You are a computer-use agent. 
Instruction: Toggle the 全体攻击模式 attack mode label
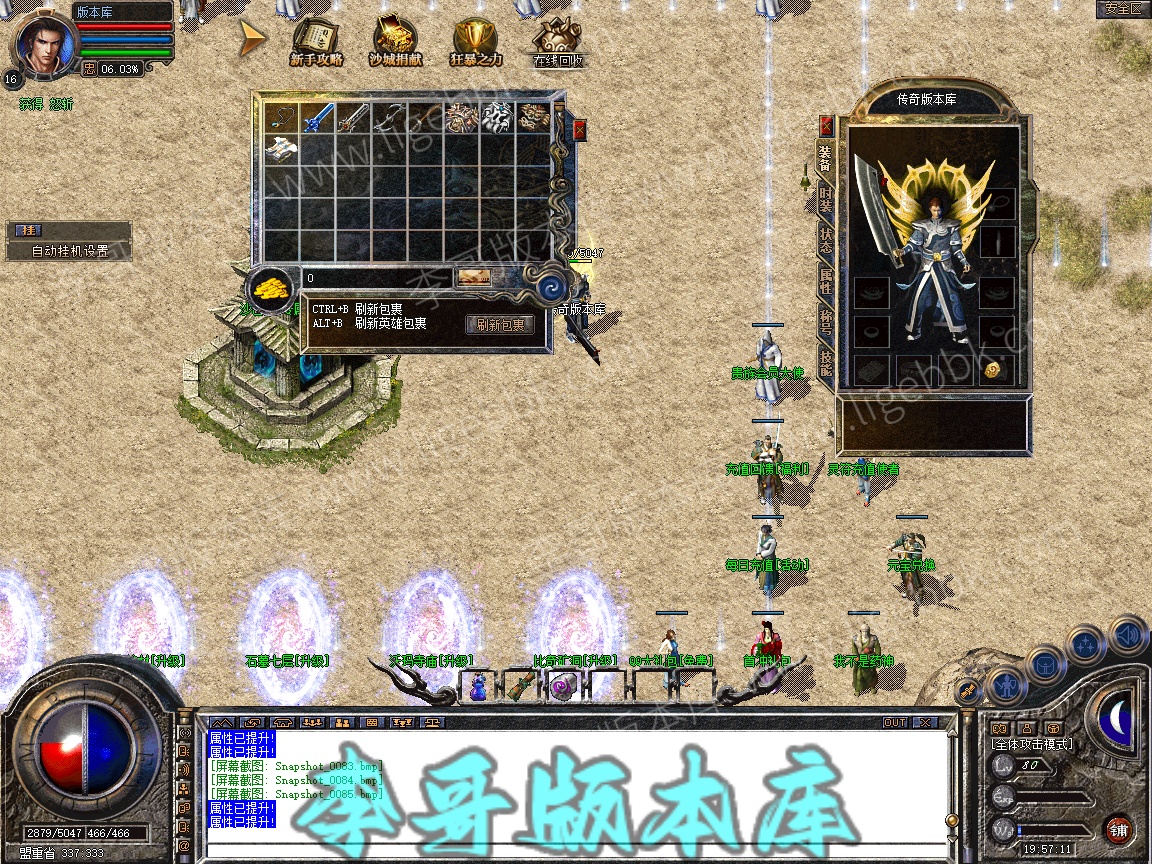(1031, 744)
